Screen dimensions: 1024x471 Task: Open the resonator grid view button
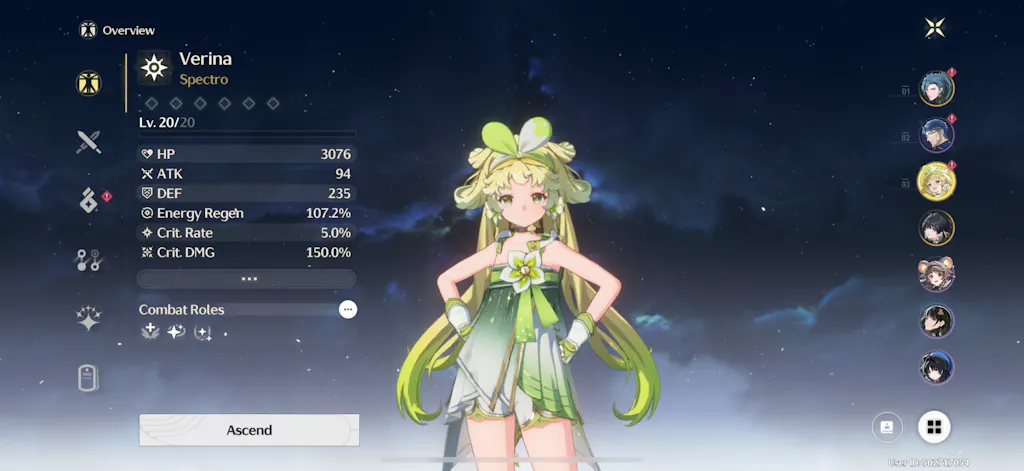pos(934,427)
